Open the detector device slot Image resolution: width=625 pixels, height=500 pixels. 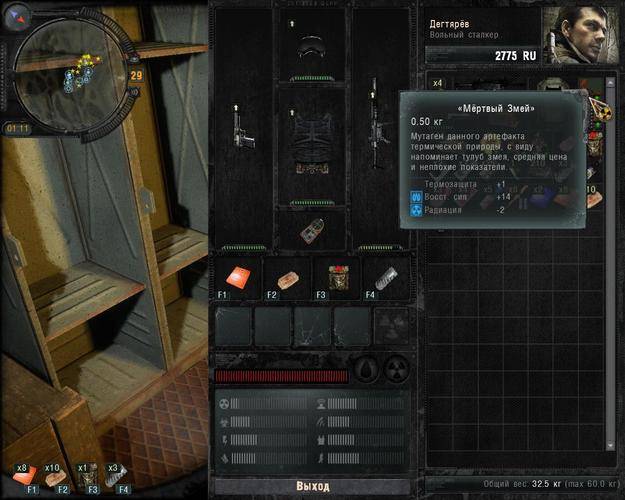click(311, 229)
